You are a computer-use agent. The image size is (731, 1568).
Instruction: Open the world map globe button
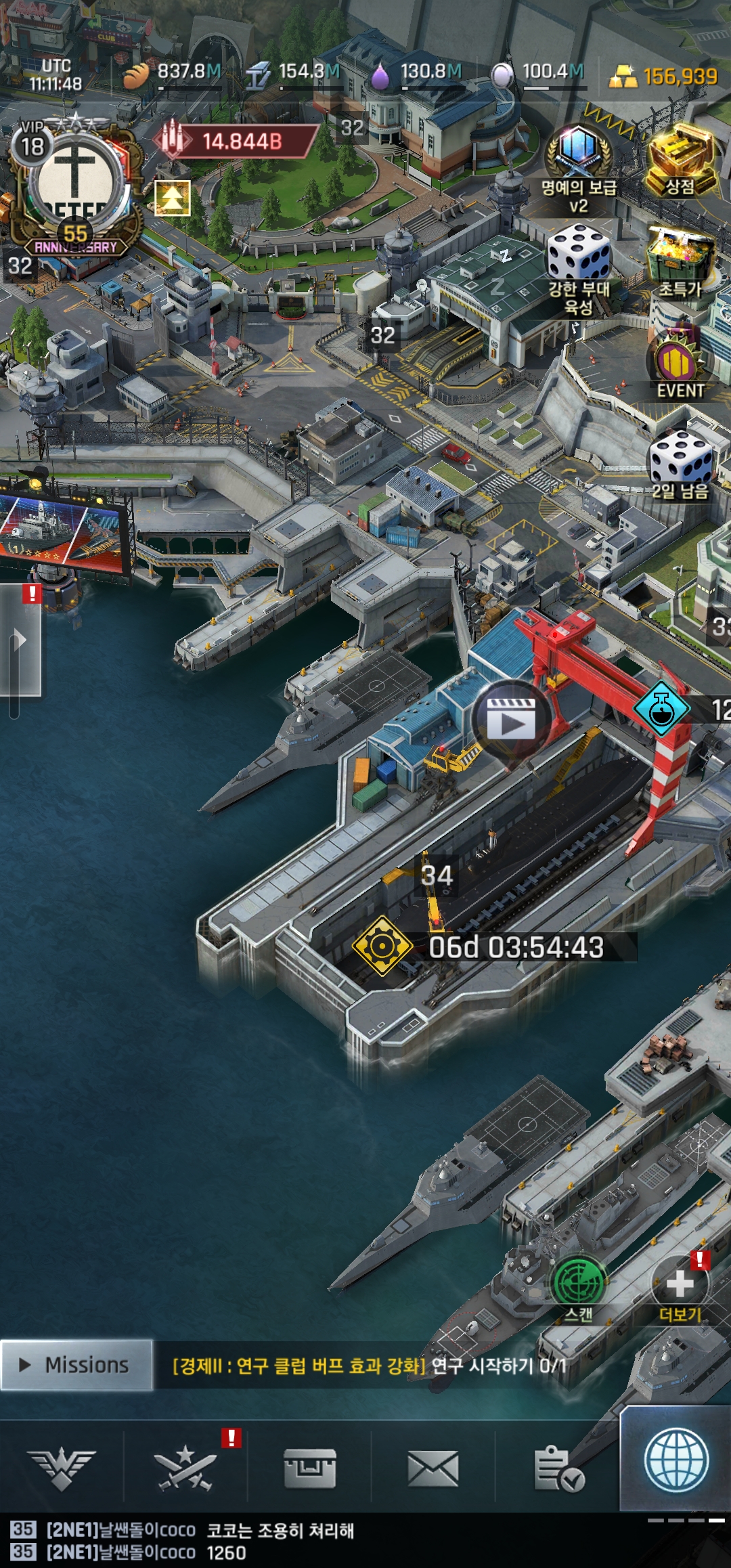click(x=676, y=1460)
